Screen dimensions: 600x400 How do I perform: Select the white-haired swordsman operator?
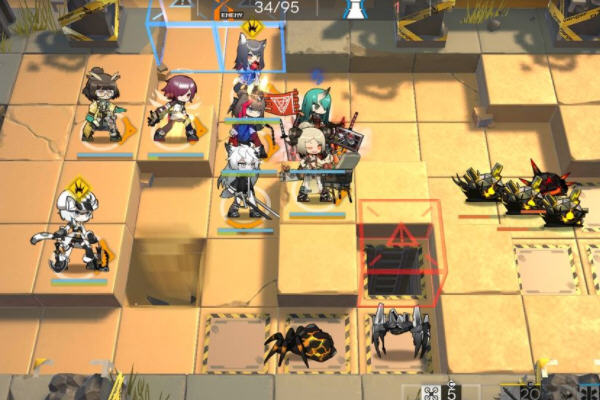(243, 185)
